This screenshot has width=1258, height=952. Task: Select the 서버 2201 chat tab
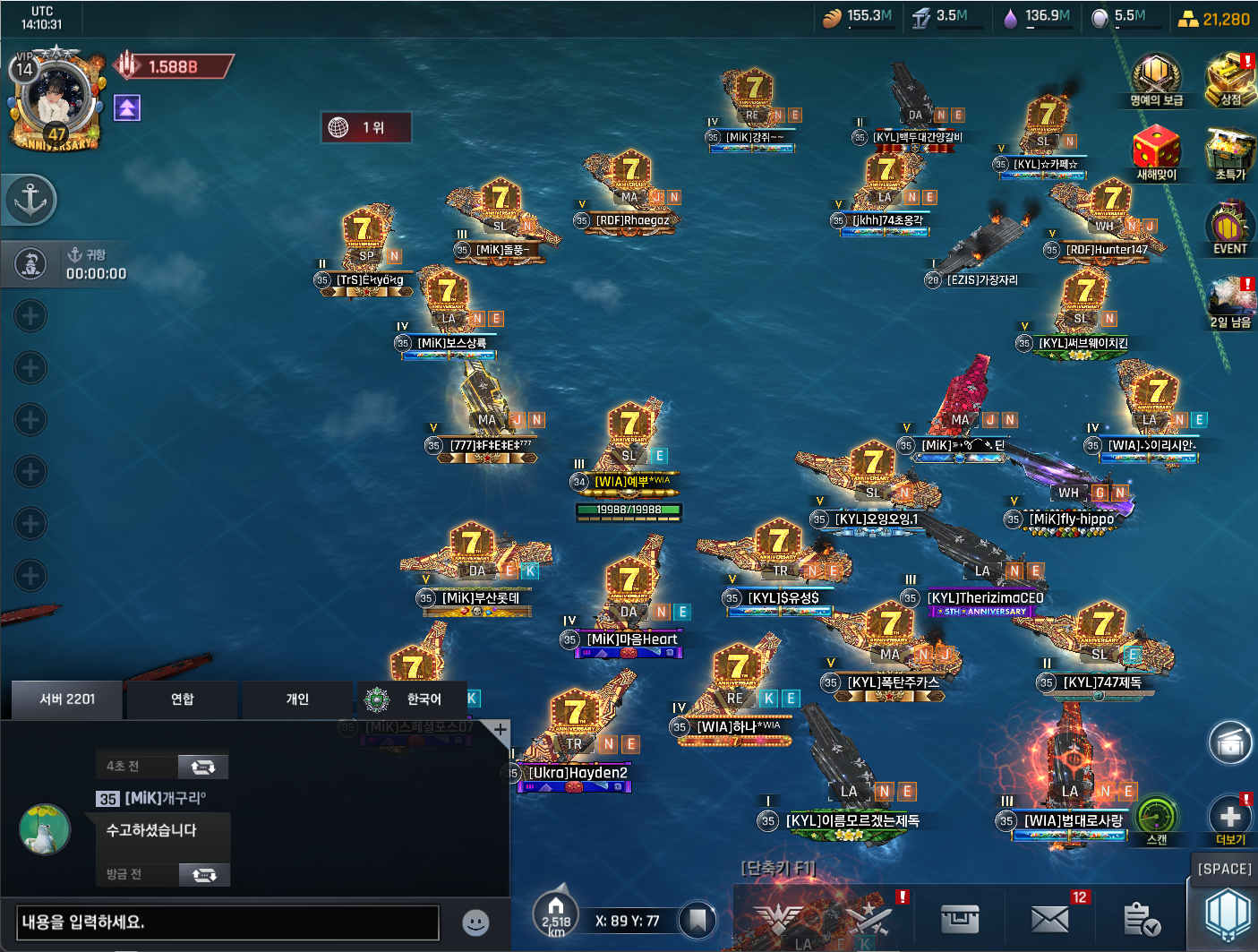pyautogui.click(x=67, y=699)
